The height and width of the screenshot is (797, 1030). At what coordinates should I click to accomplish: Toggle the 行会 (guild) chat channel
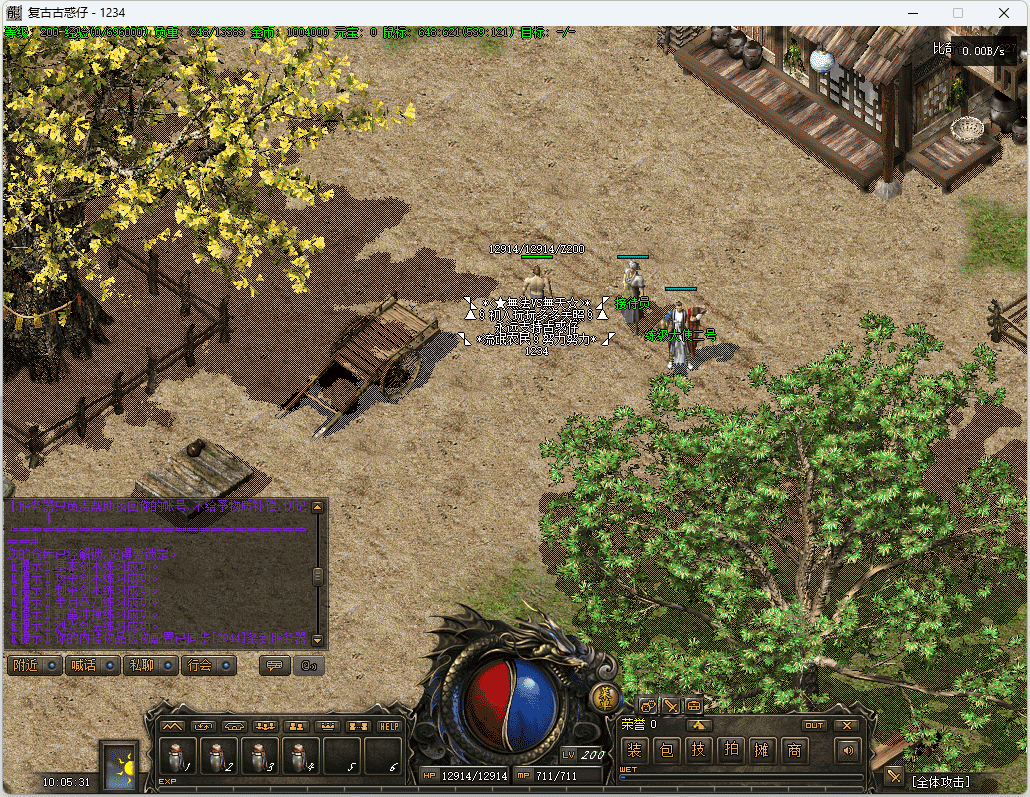pyautogui.click(x=208, y=665)
